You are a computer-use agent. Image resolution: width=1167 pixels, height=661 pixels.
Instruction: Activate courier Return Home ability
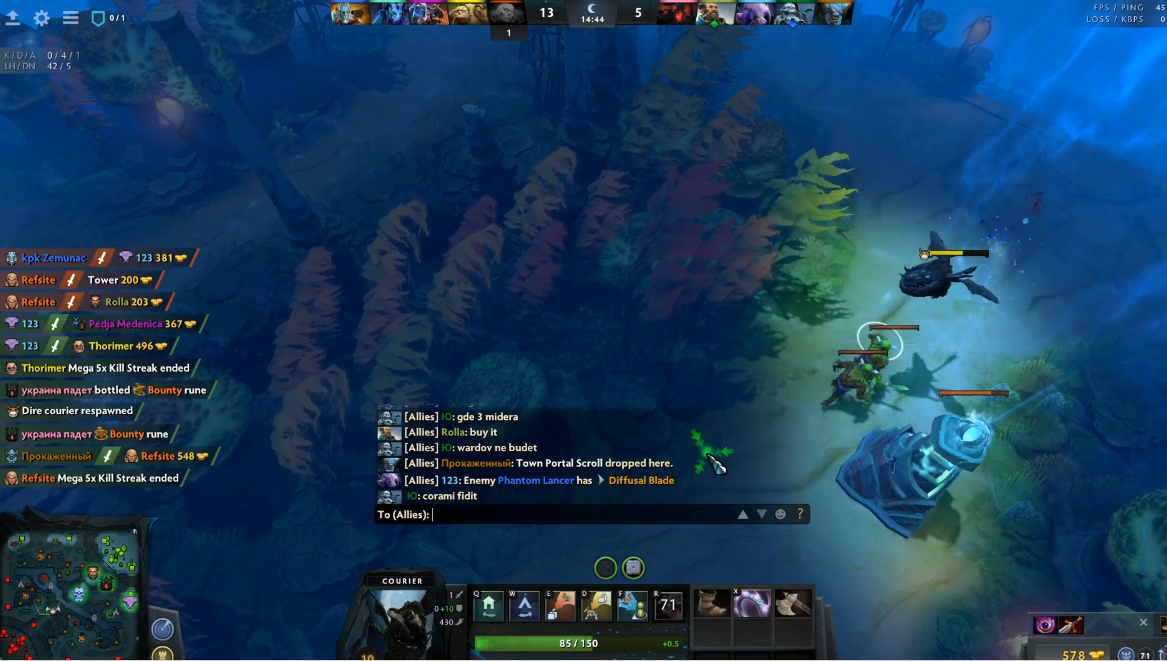point(488,605)
